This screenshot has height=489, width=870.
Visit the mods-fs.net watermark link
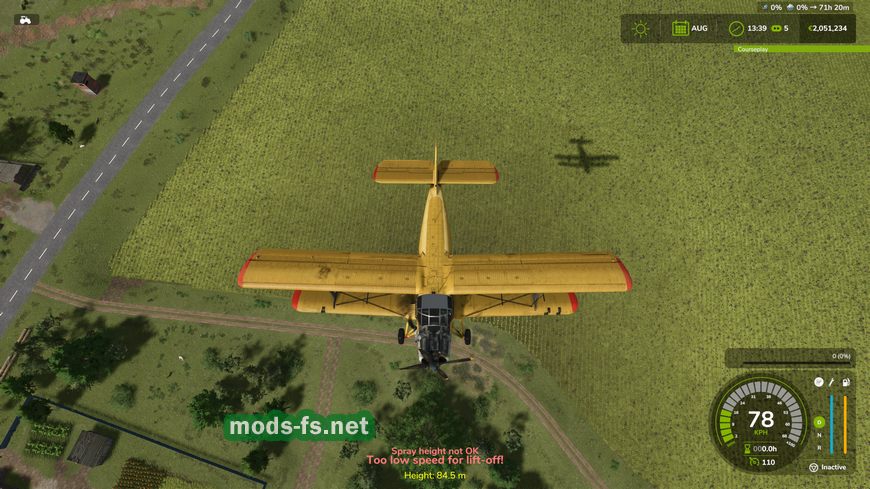(x=299, y=427)
